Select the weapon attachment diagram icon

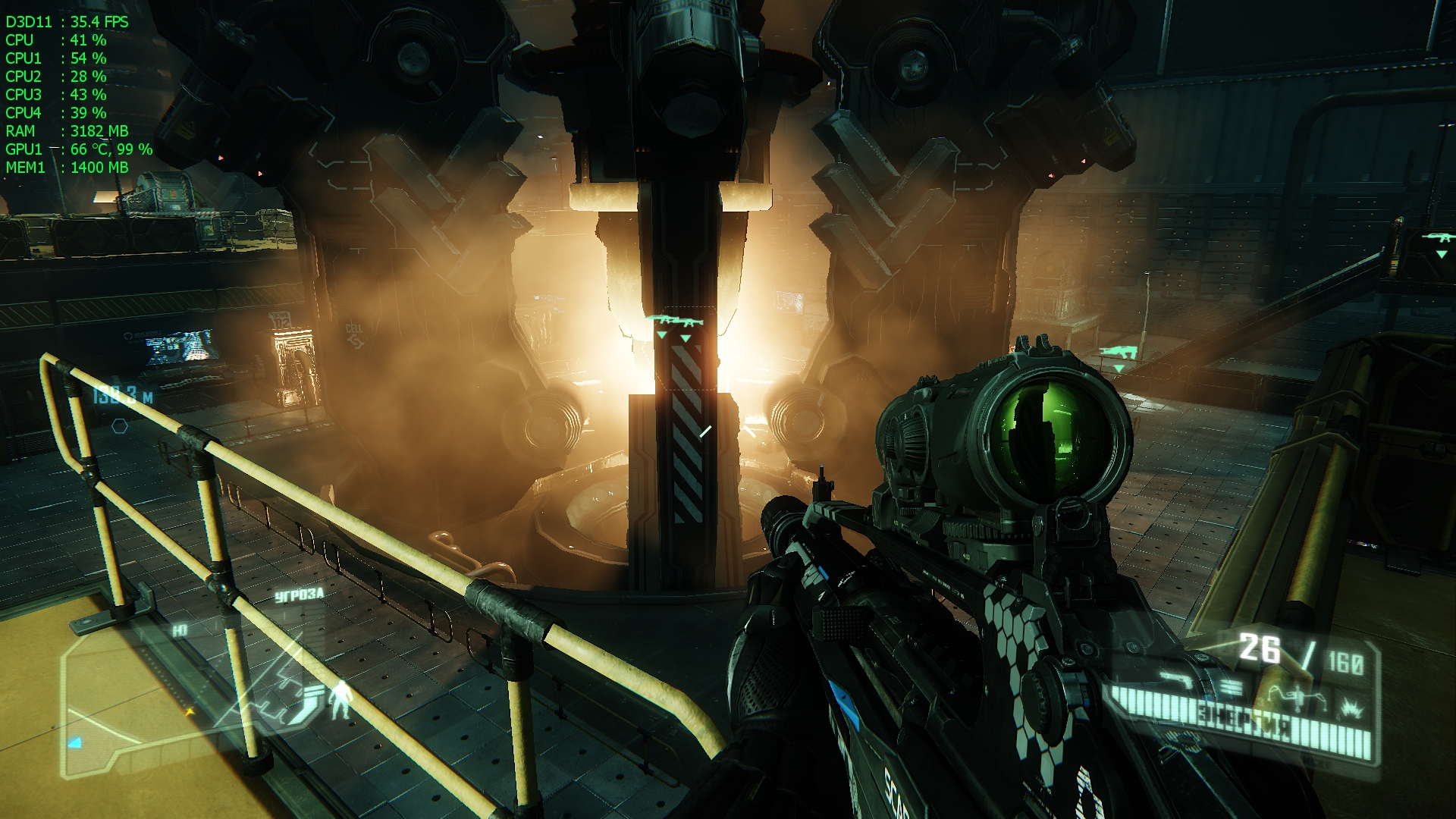pos(1295,695)
